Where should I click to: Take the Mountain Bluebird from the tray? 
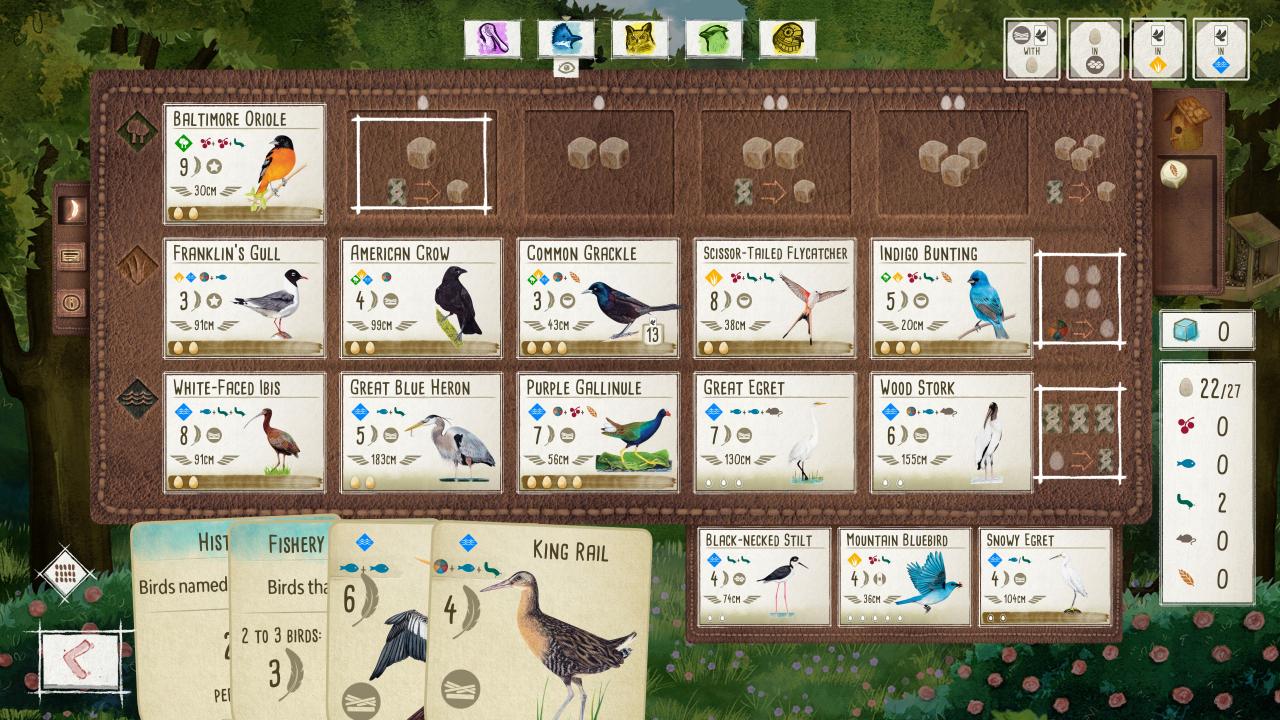904,577
